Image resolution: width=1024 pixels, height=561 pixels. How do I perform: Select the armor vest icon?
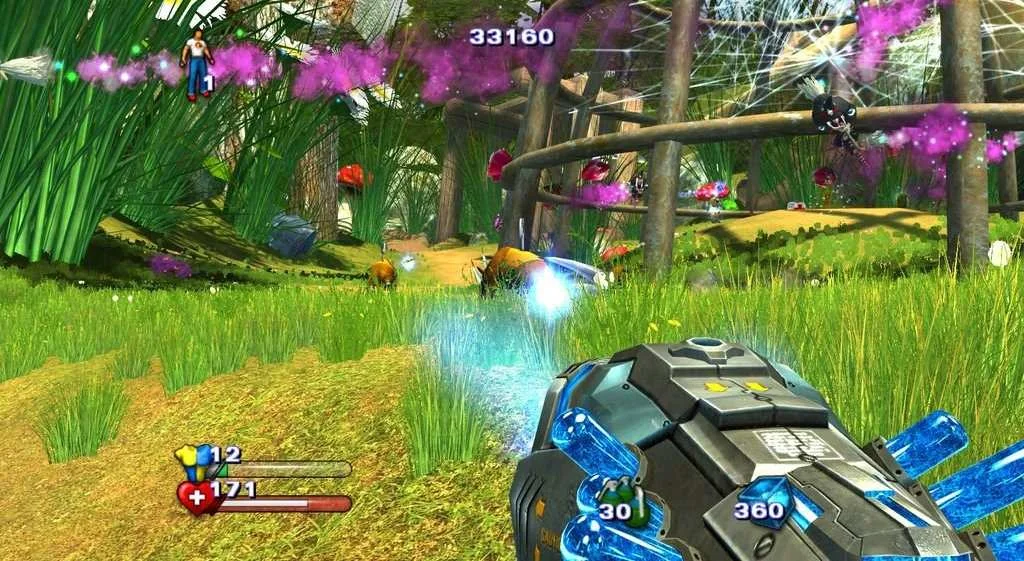(x=193, y=461)
